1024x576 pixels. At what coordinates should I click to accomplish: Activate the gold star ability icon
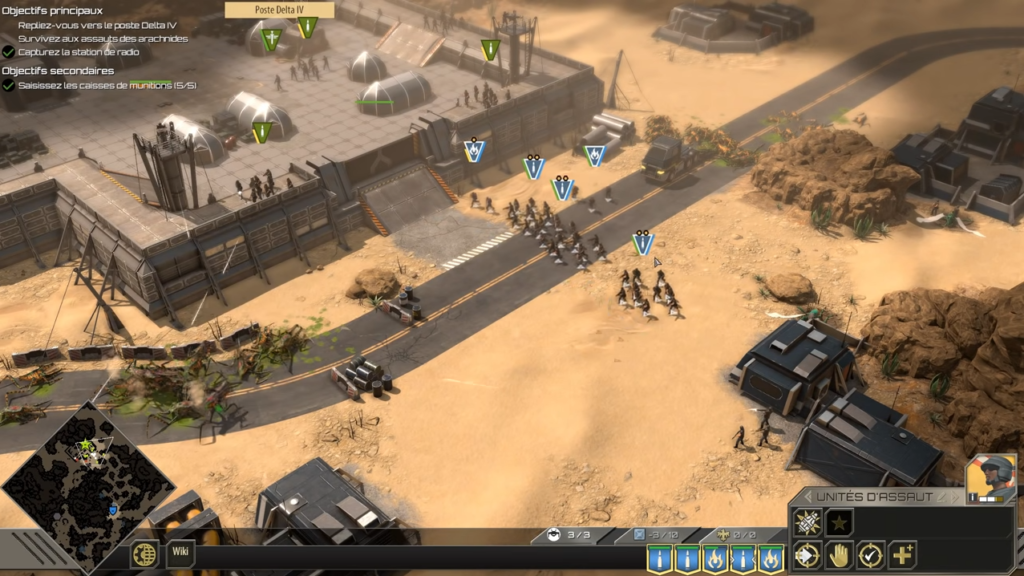pyautogui.click(x=839, y=522)
